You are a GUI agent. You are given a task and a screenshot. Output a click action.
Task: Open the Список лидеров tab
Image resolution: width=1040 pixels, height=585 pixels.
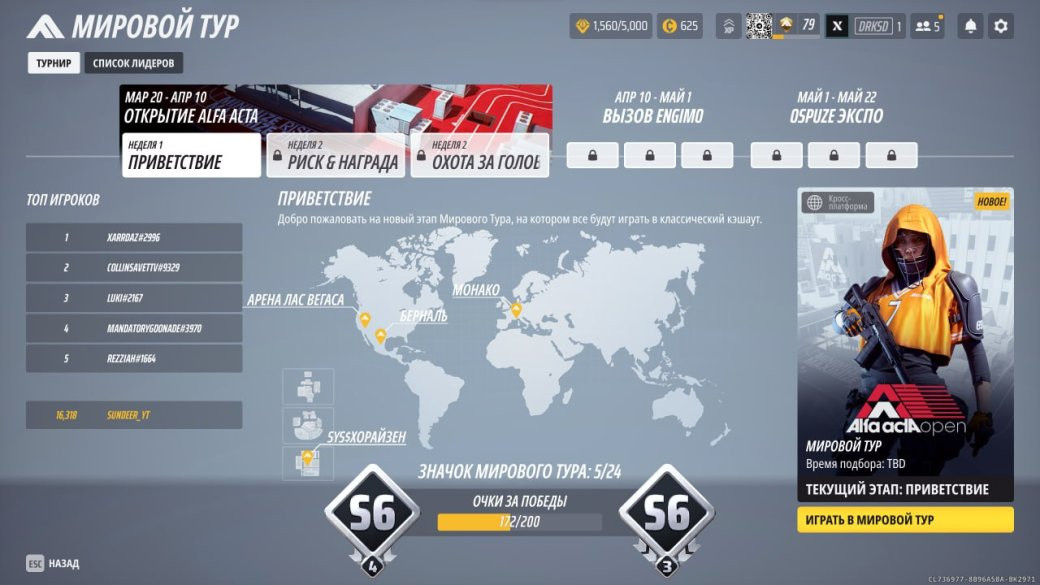click(133, 63)
